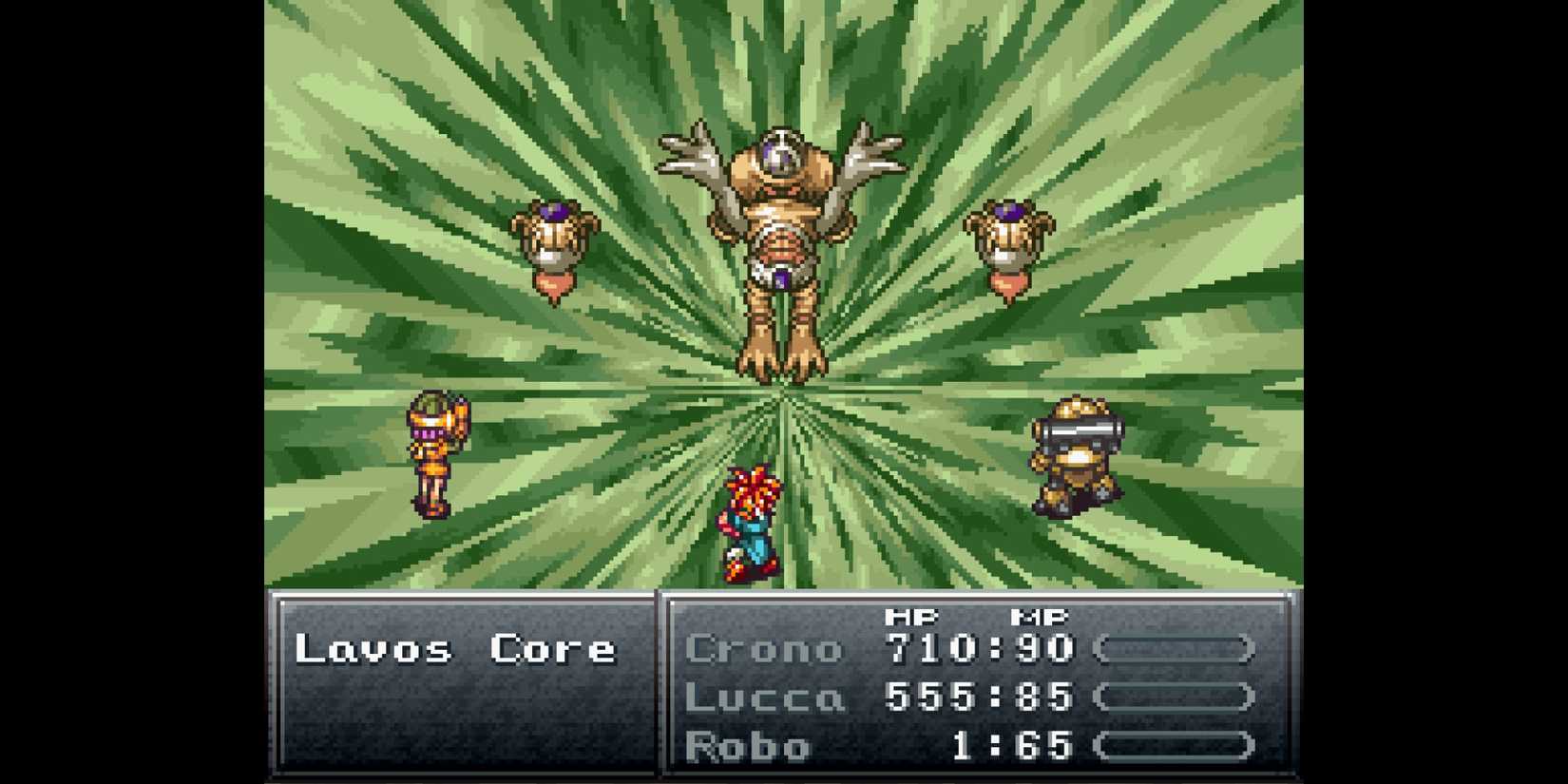Switch to the enemy name window

tap(456, 684)
